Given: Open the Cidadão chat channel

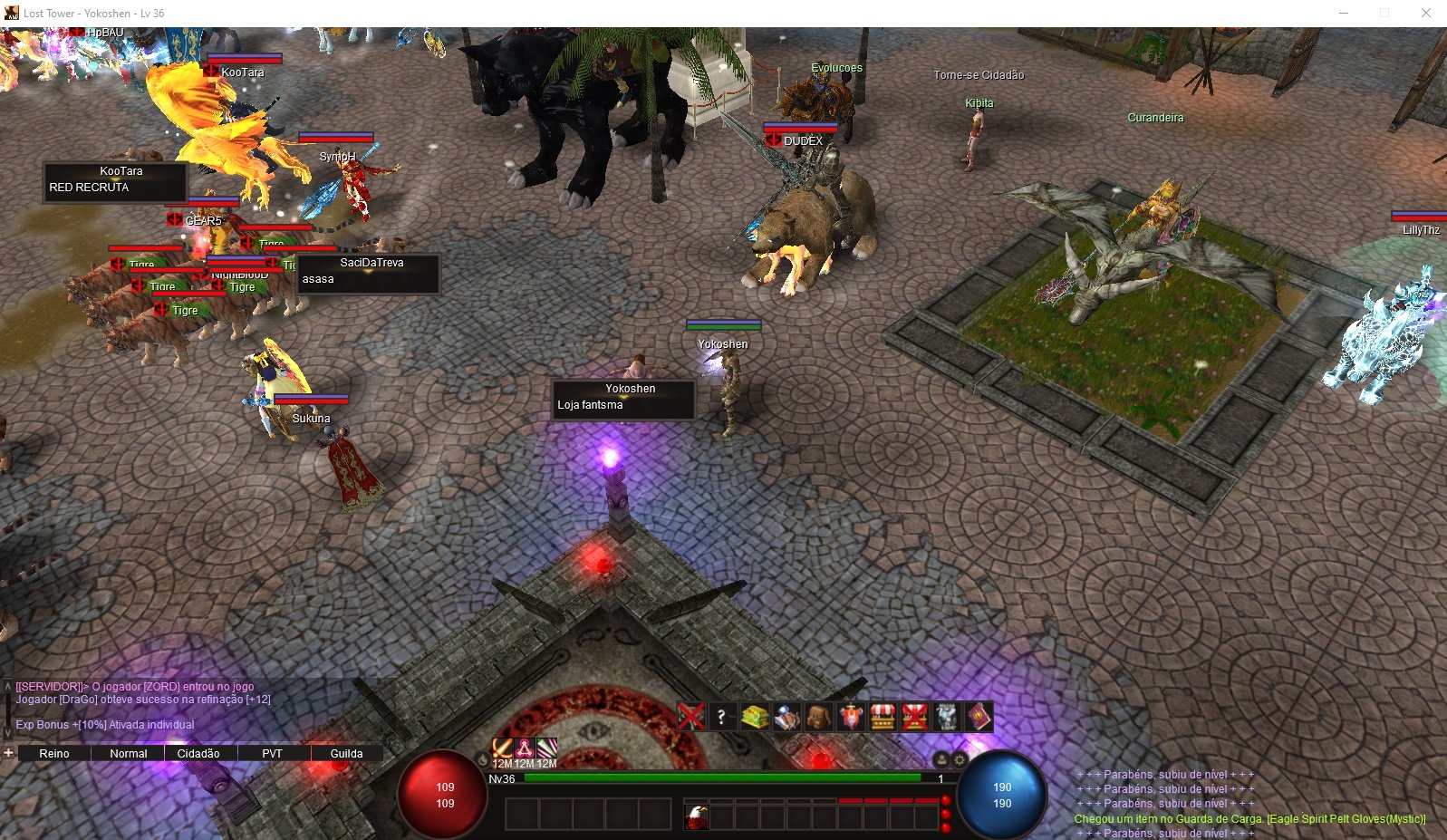Looking at the screenshot, I should coord(198,753).
